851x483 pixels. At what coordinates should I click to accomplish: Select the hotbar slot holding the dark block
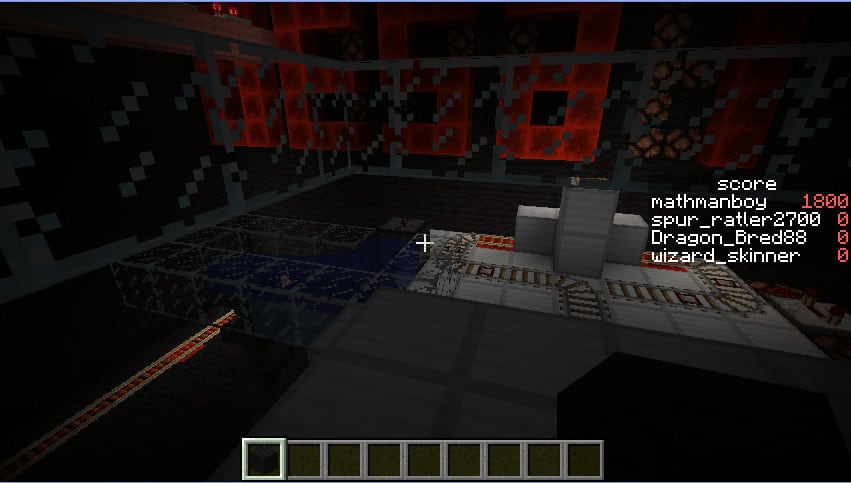(266, 460)
